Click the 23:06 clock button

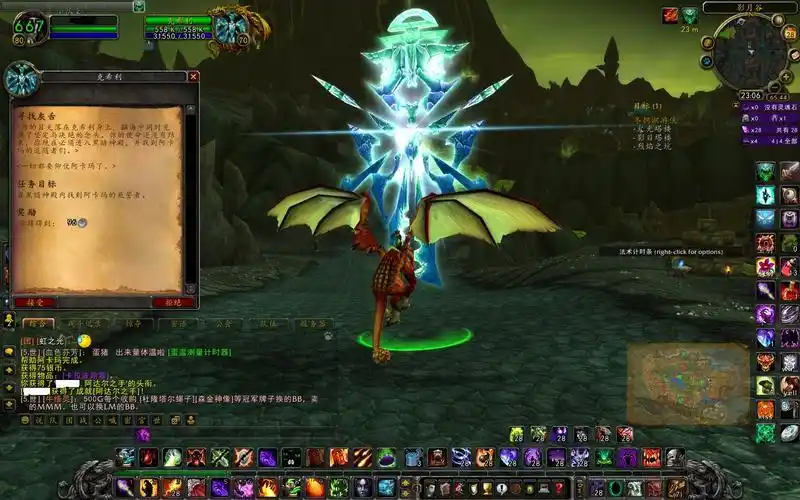click(x=751, y=96)
